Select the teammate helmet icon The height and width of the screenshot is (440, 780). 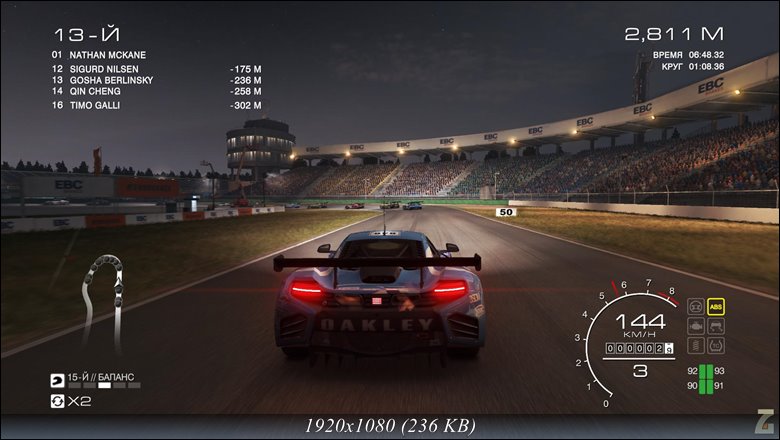[57, 381]
